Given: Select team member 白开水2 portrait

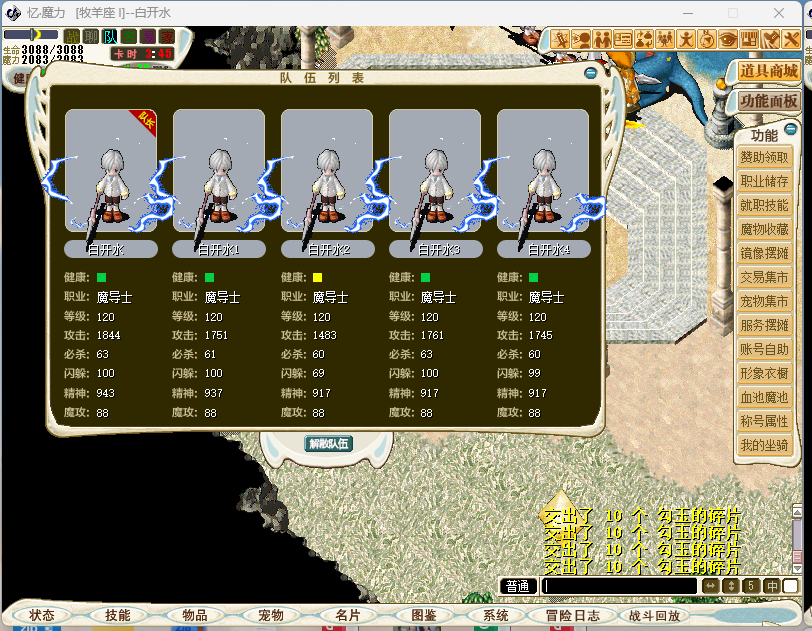Looking at the screenshot, I should 327,170.
